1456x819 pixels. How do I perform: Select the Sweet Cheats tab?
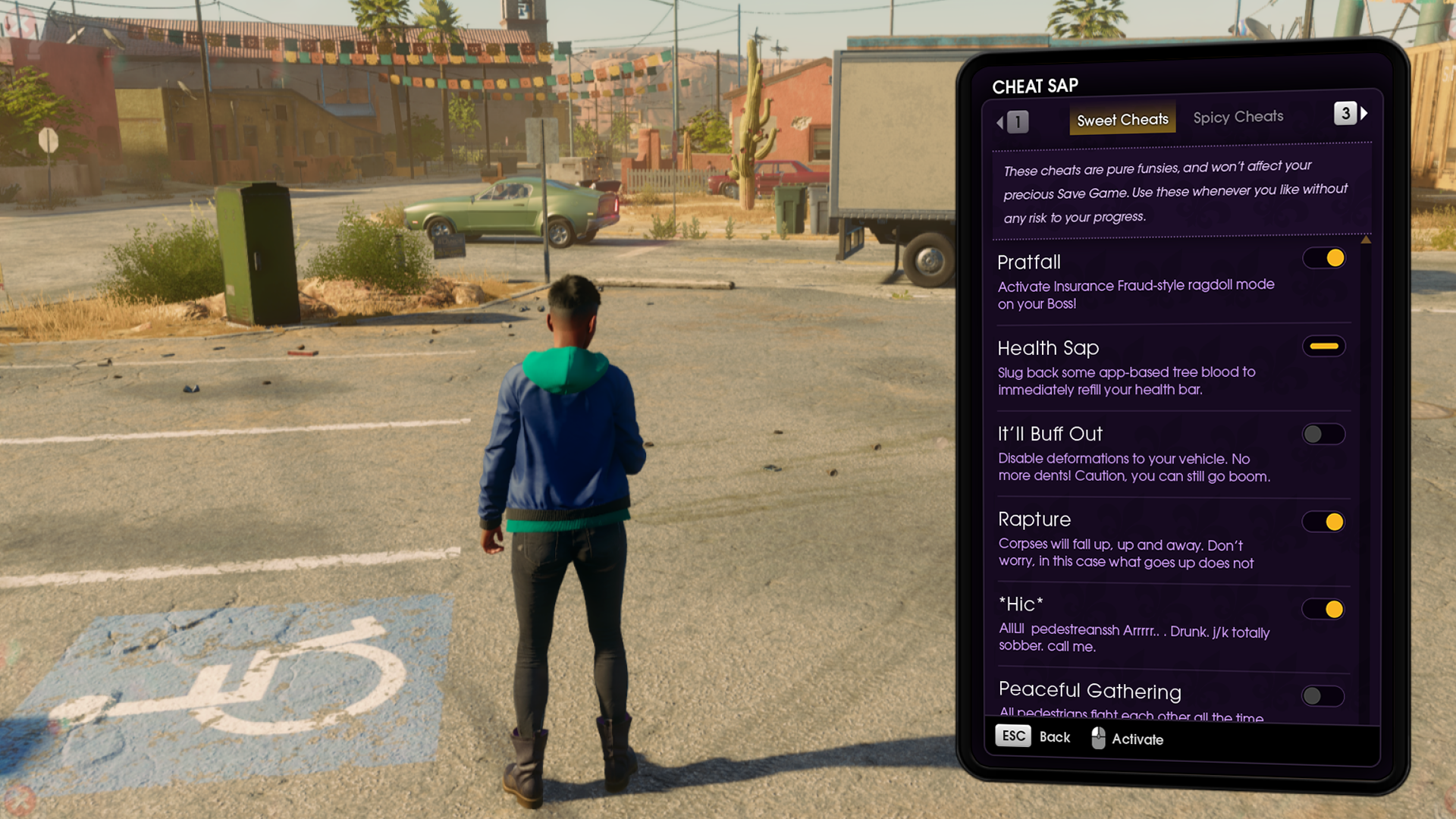1122,120
